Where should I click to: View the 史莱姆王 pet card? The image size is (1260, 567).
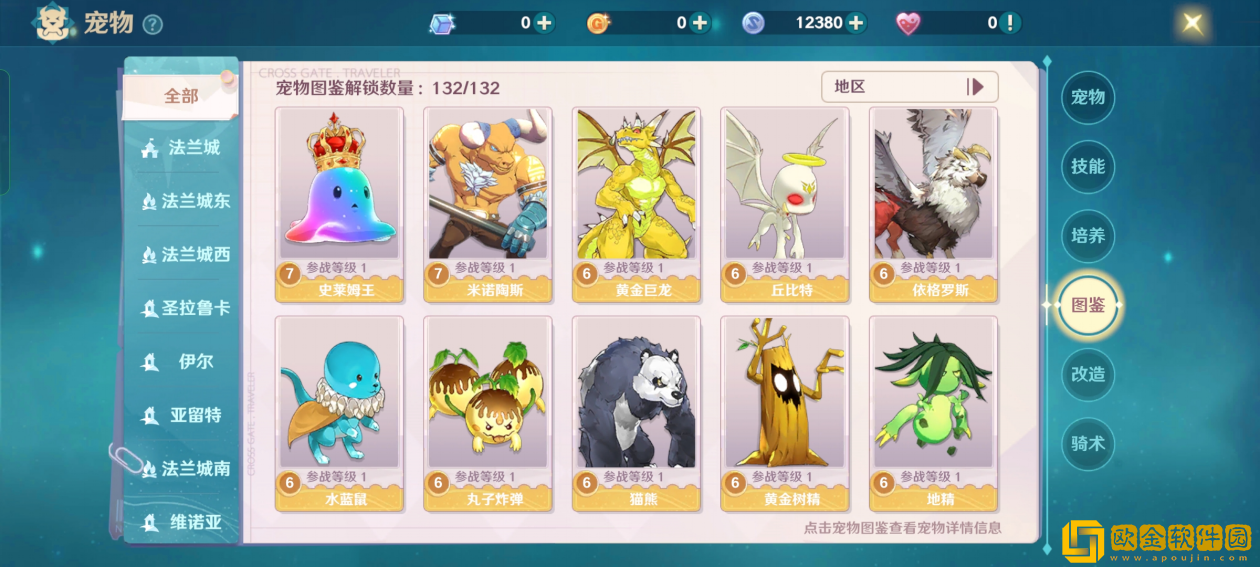339,204
